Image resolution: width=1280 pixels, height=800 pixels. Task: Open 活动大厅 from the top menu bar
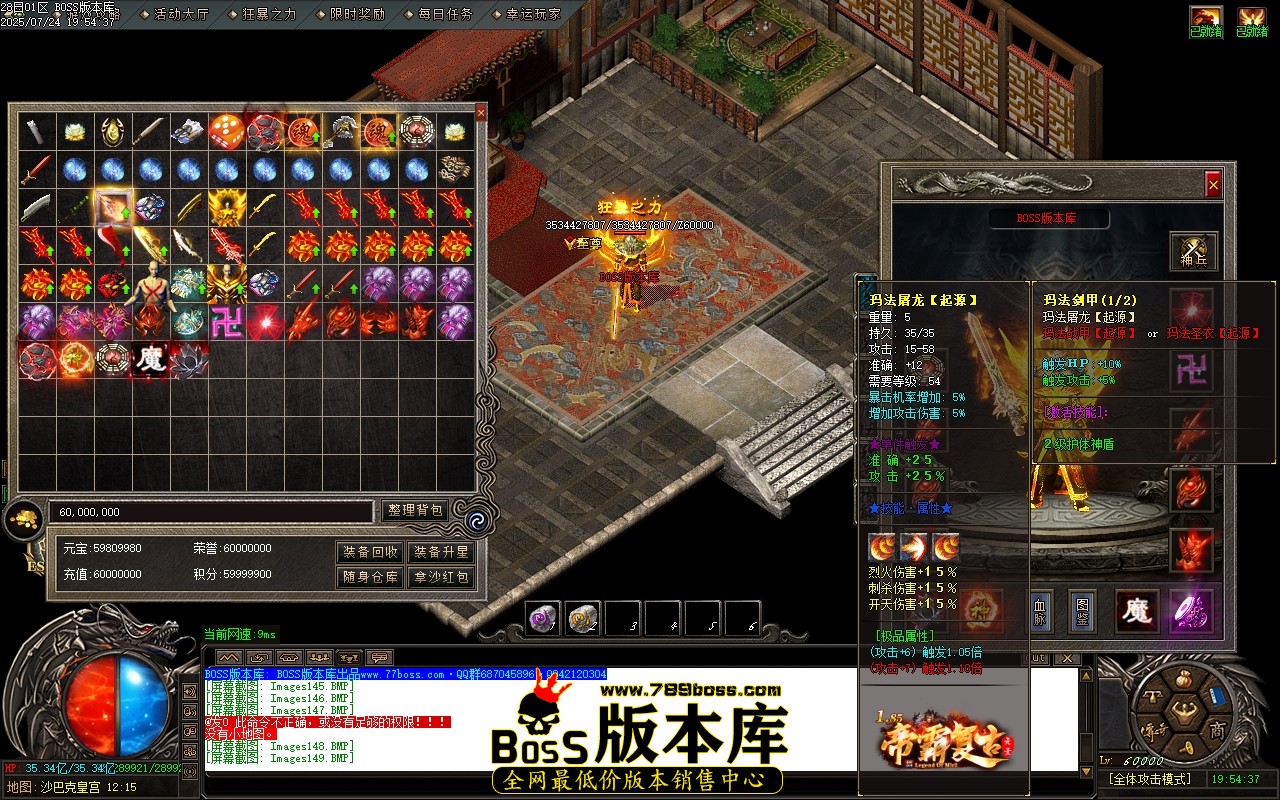(x=180, y=15)
